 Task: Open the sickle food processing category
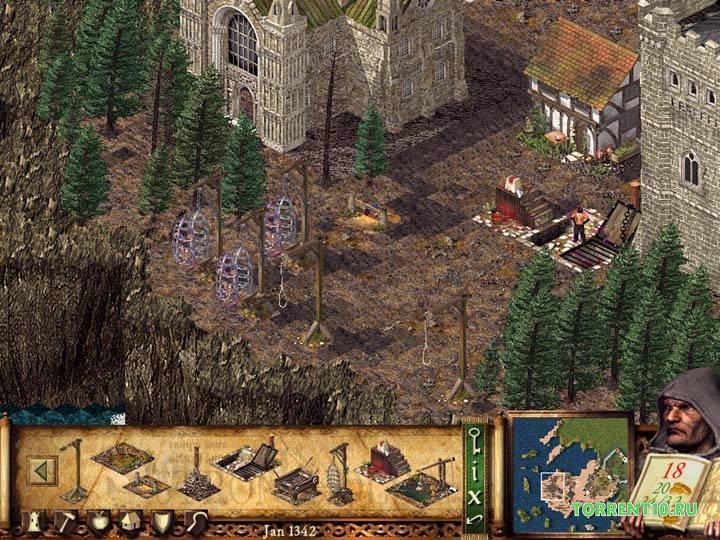point(196,520)
